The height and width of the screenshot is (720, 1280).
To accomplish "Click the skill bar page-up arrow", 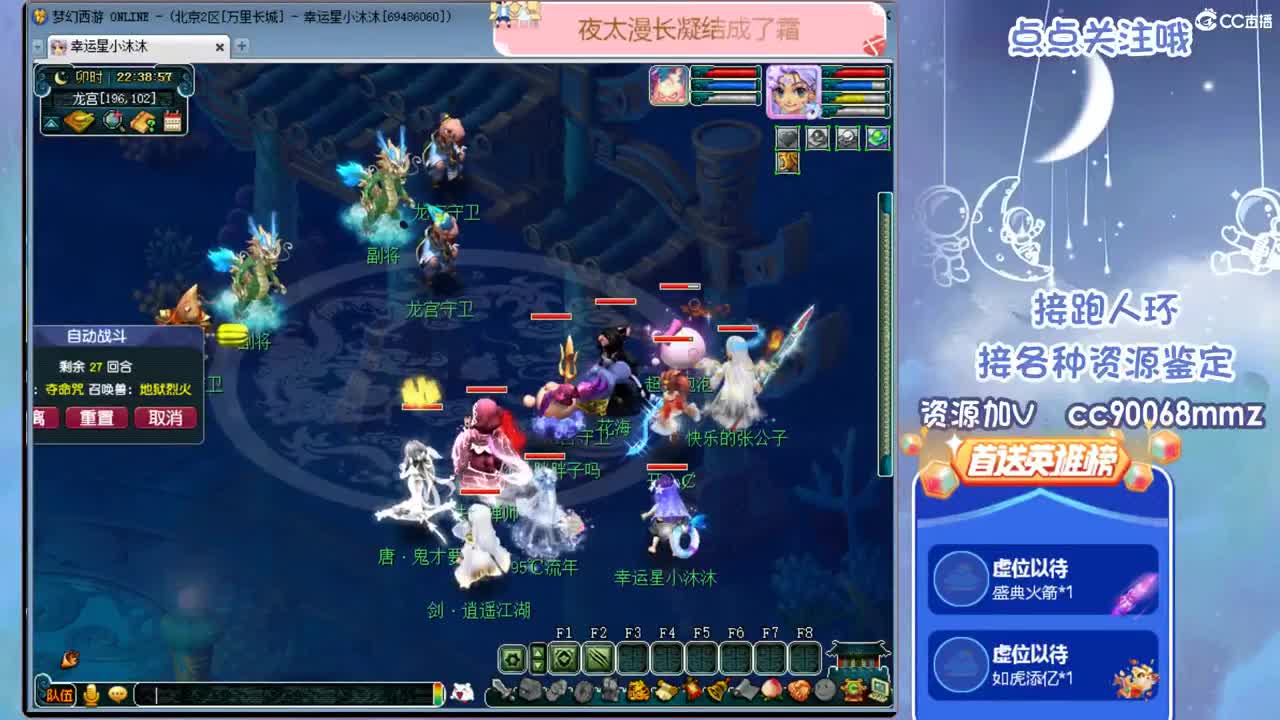I will (538, 653).
